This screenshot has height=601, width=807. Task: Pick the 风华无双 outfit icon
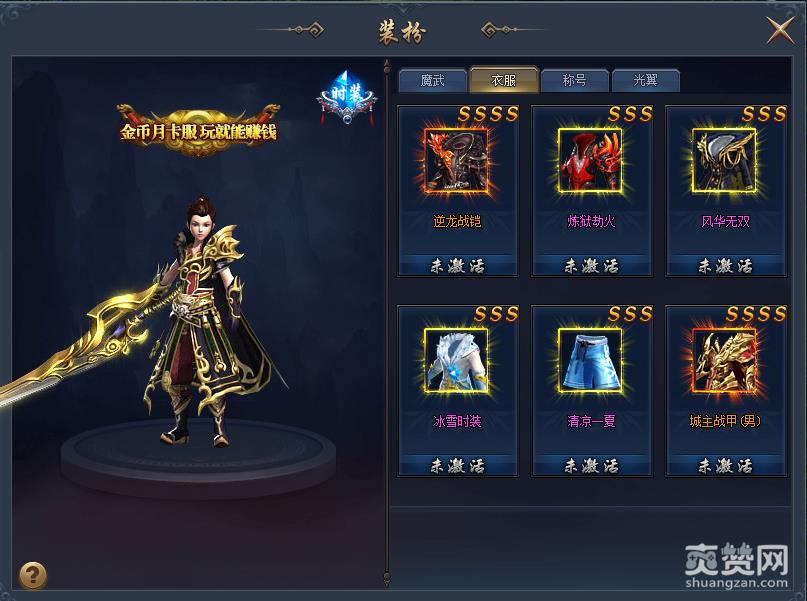[725, 160]
